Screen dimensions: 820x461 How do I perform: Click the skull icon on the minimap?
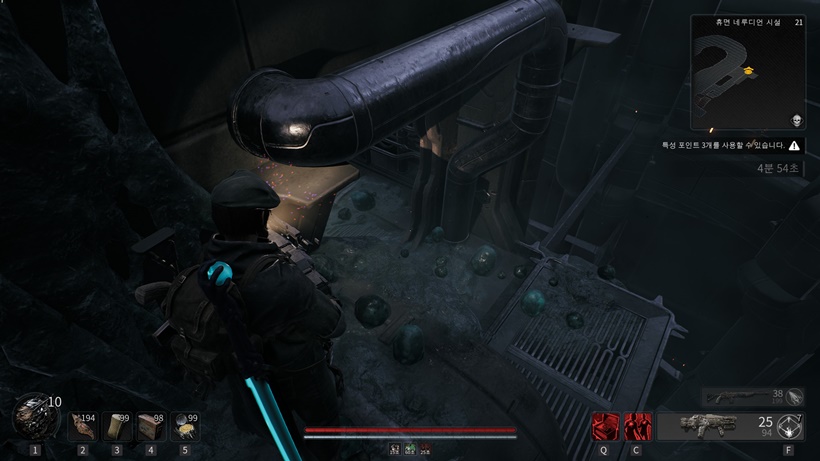pyautogui.click(x=795, y=119)
